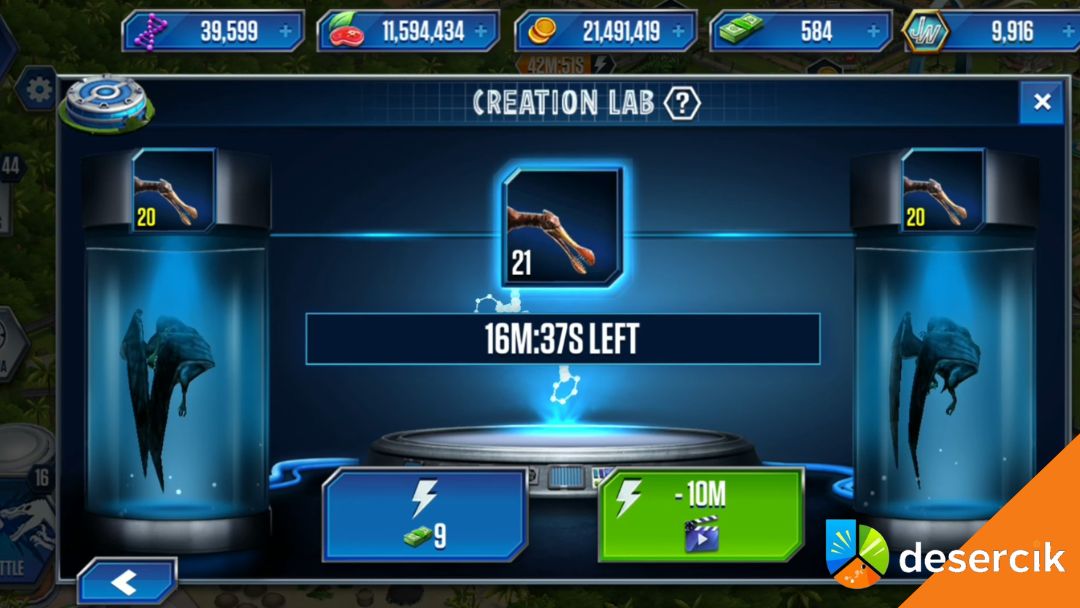Watch video to cut 10 minutes
1080x608 pixels.
[700, 516]
